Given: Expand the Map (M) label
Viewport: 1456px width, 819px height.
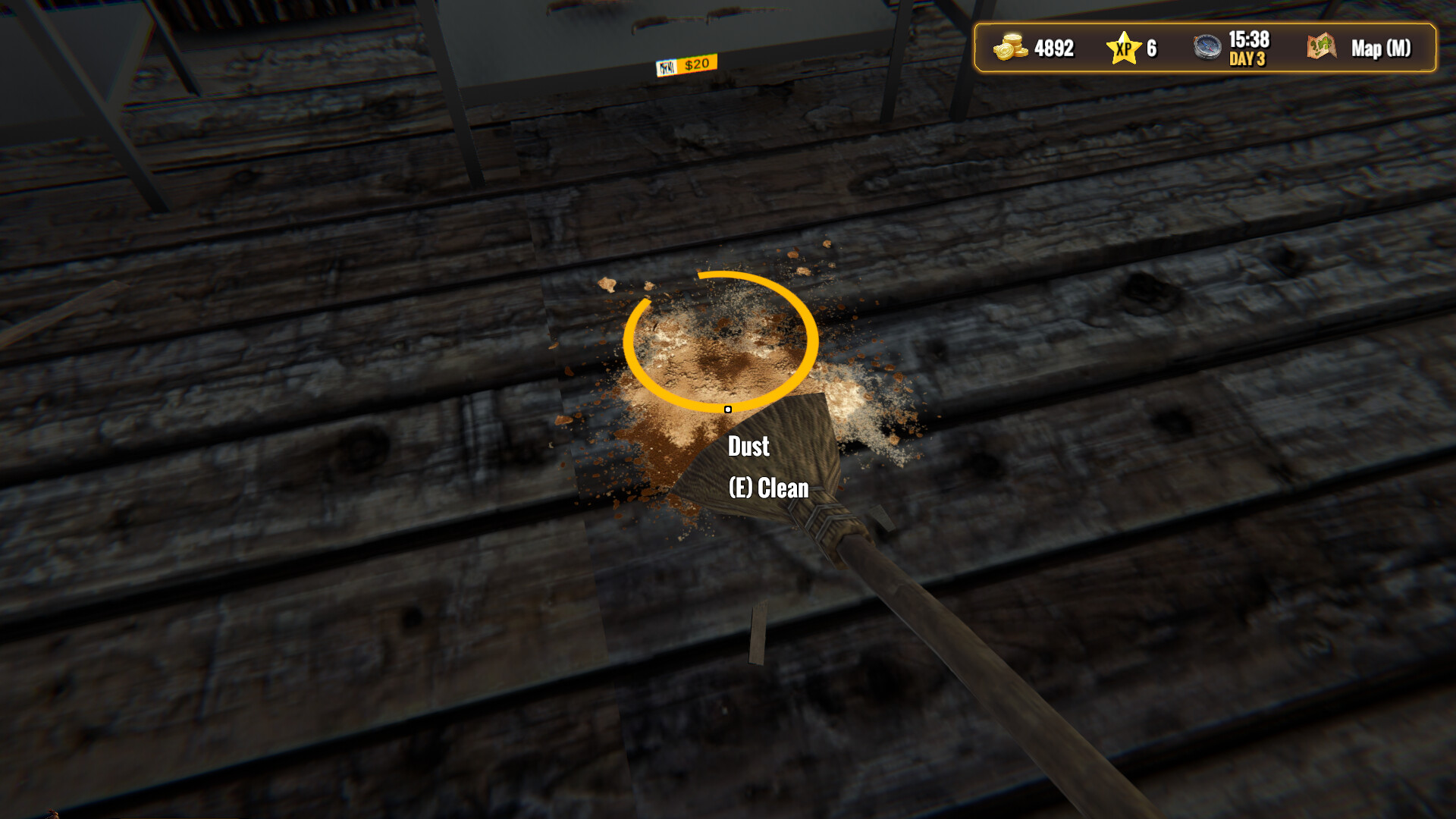Looking at the screenshot, I should coord(1380,49).
